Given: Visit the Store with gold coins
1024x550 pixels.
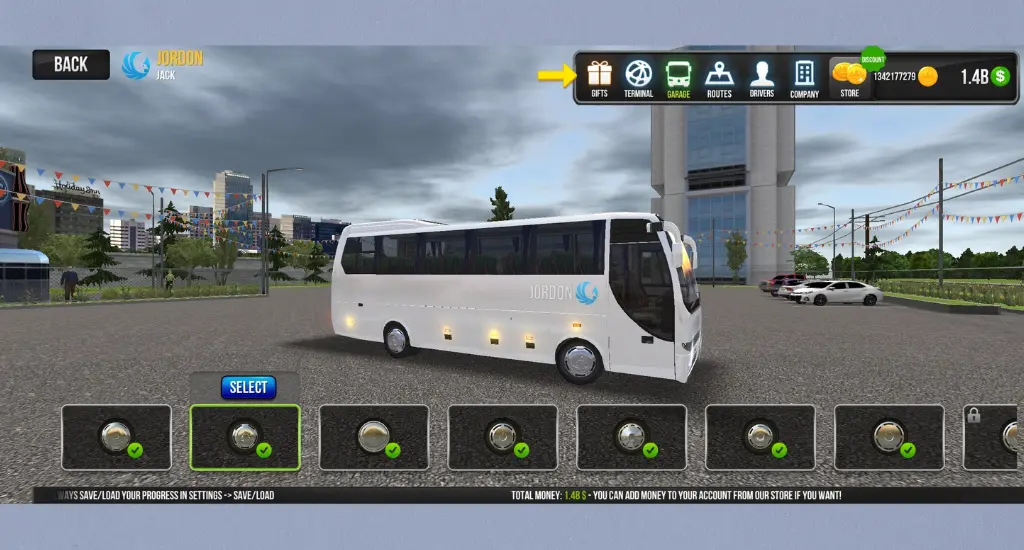Looking at the screenshot, I should click(849, 78).
